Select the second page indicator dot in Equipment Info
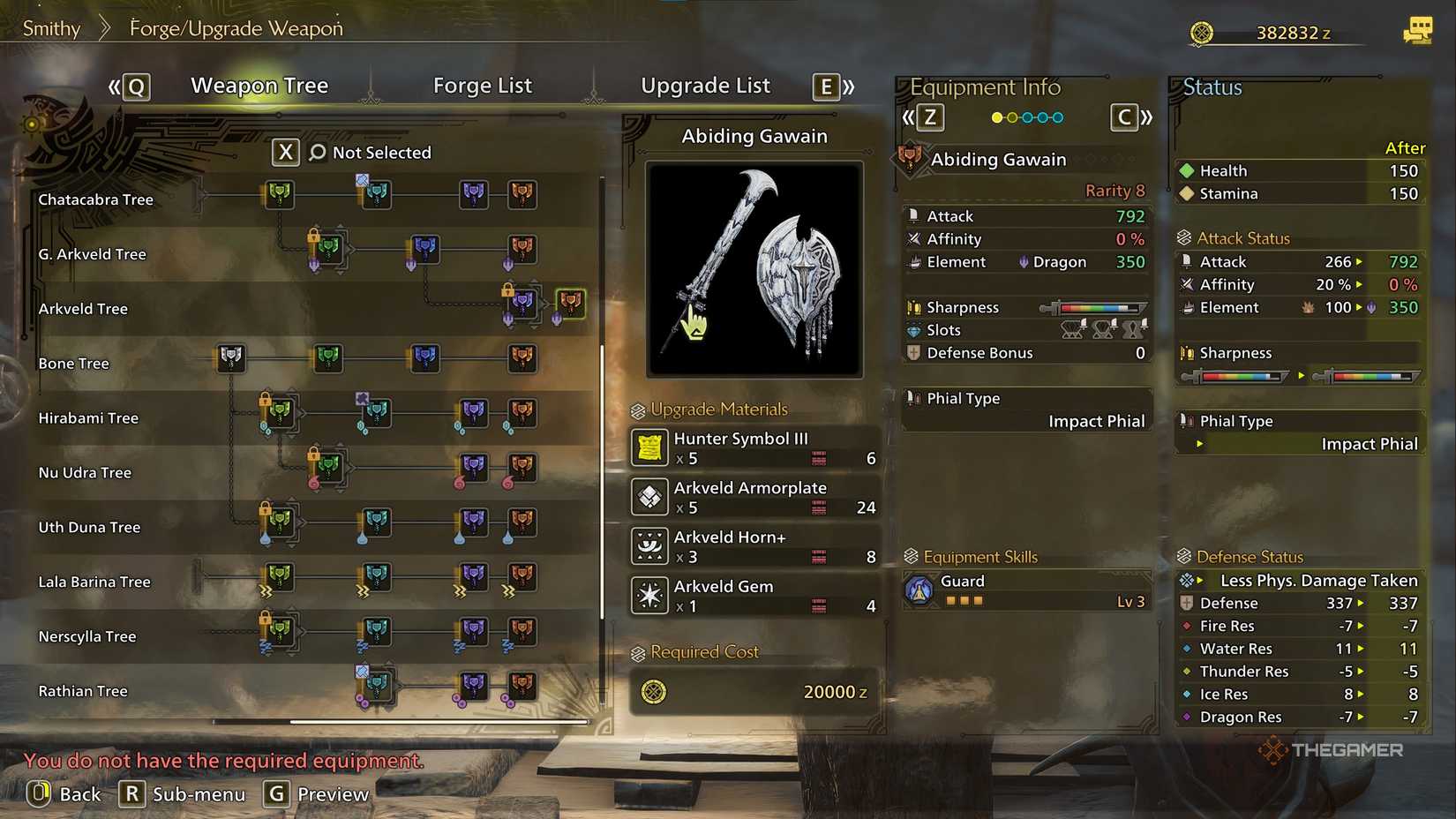 point(1013,116)
